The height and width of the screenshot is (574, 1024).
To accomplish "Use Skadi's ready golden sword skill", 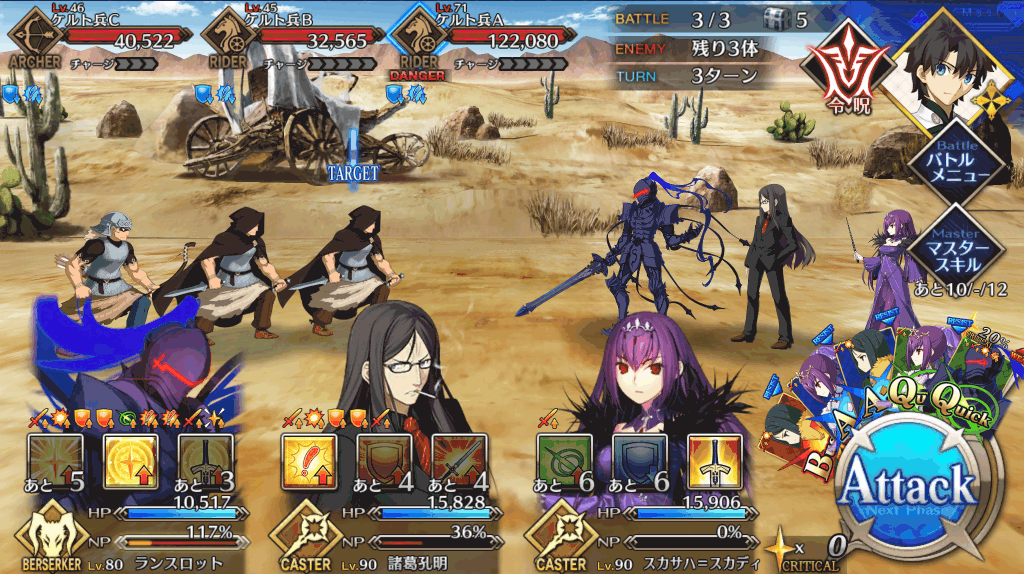I will (715, 462).
